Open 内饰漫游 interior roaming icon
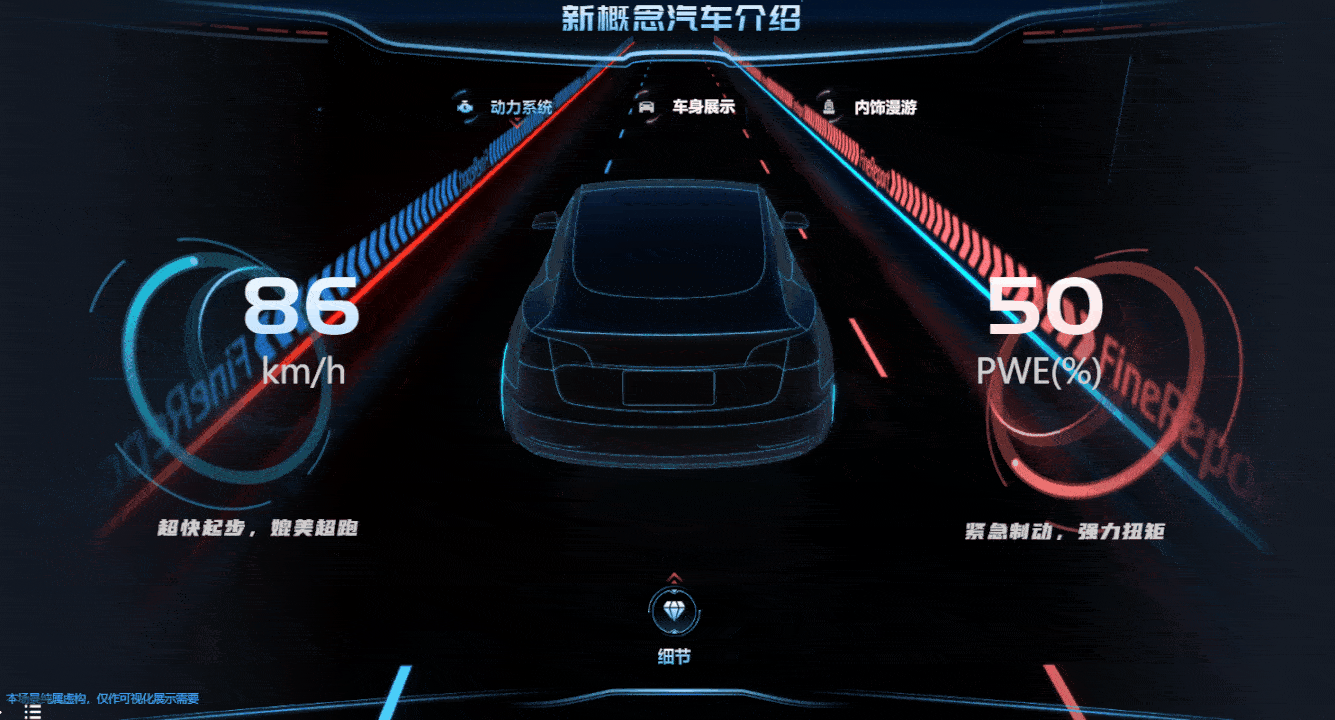Viewport: 1335px width, 720px height. click(x=827, y=106)
